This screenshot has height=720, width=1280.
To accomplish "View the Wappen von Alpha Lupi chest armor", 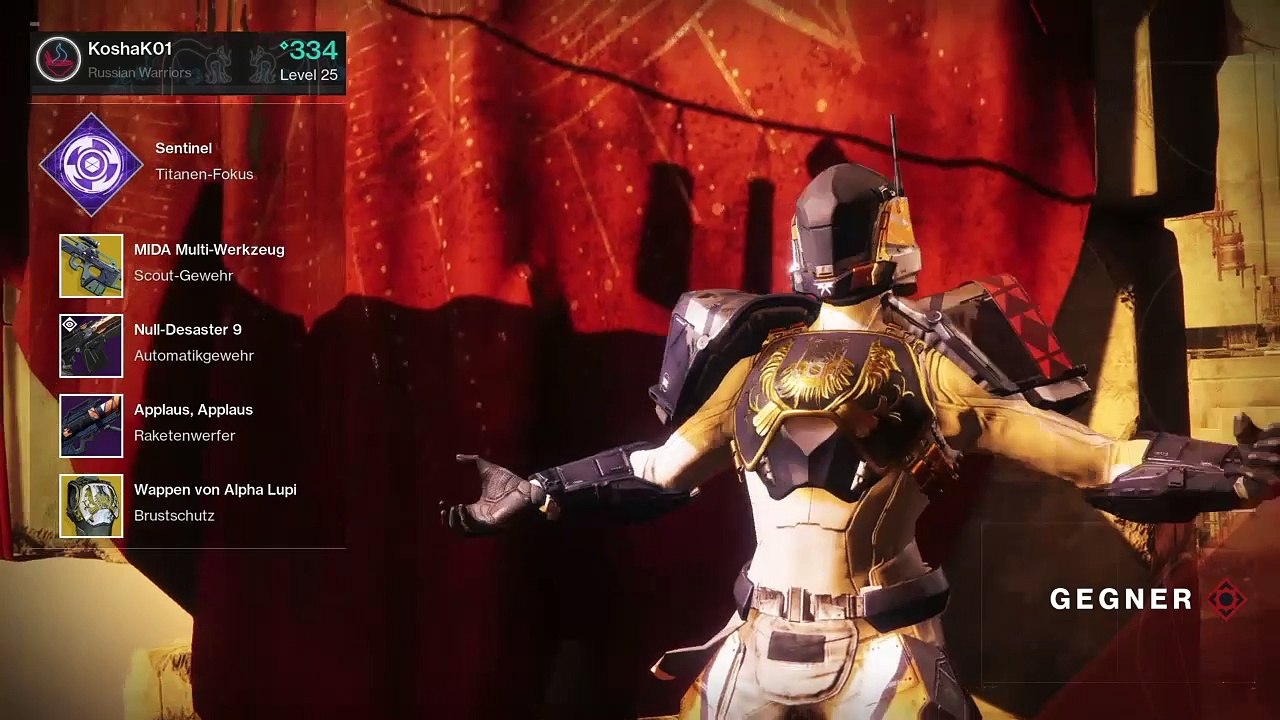I will 91,506.
